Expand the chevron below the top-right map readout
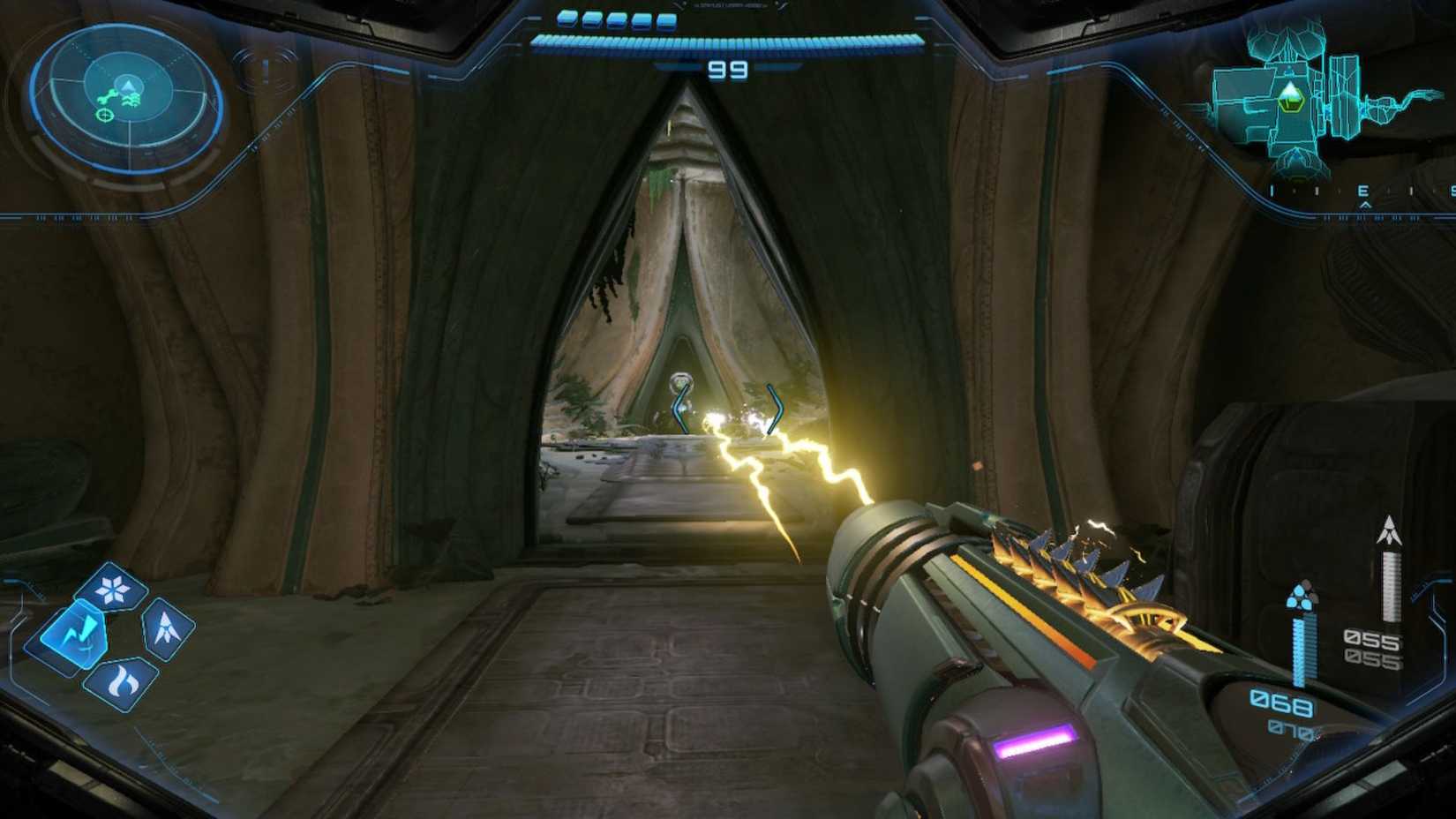This screenshot has height=819, width=1456. pos(1366,204)
